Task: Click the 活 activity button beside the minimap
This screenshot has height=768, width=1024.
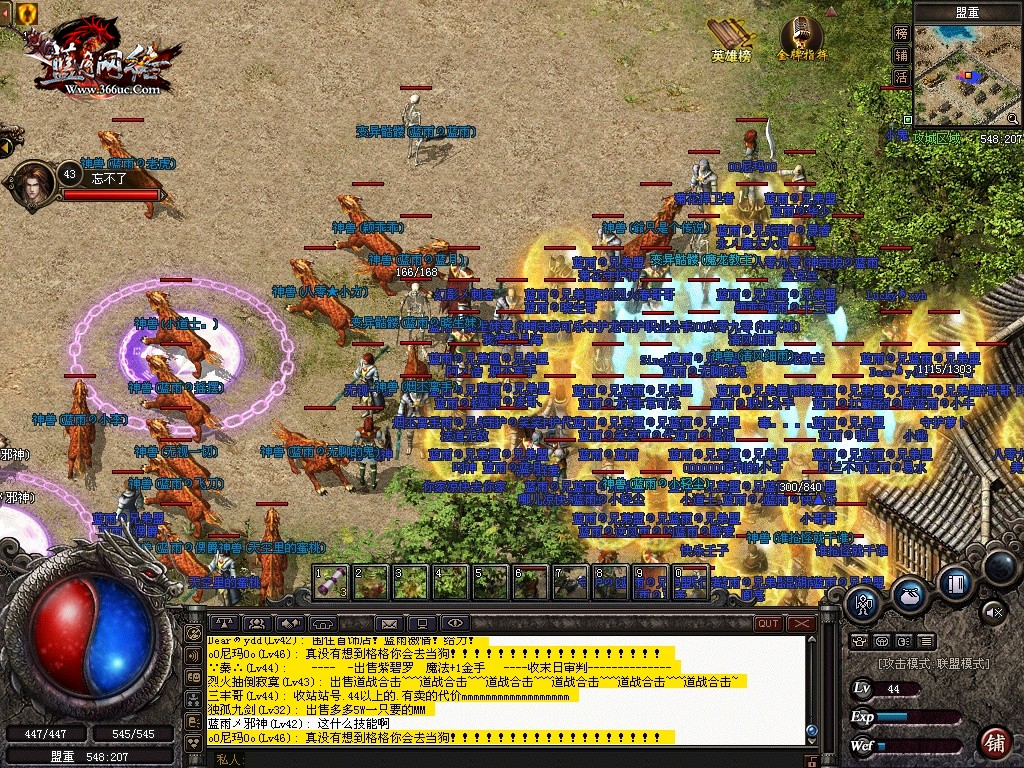Action: pyautogui.click(x=901, y=77)
